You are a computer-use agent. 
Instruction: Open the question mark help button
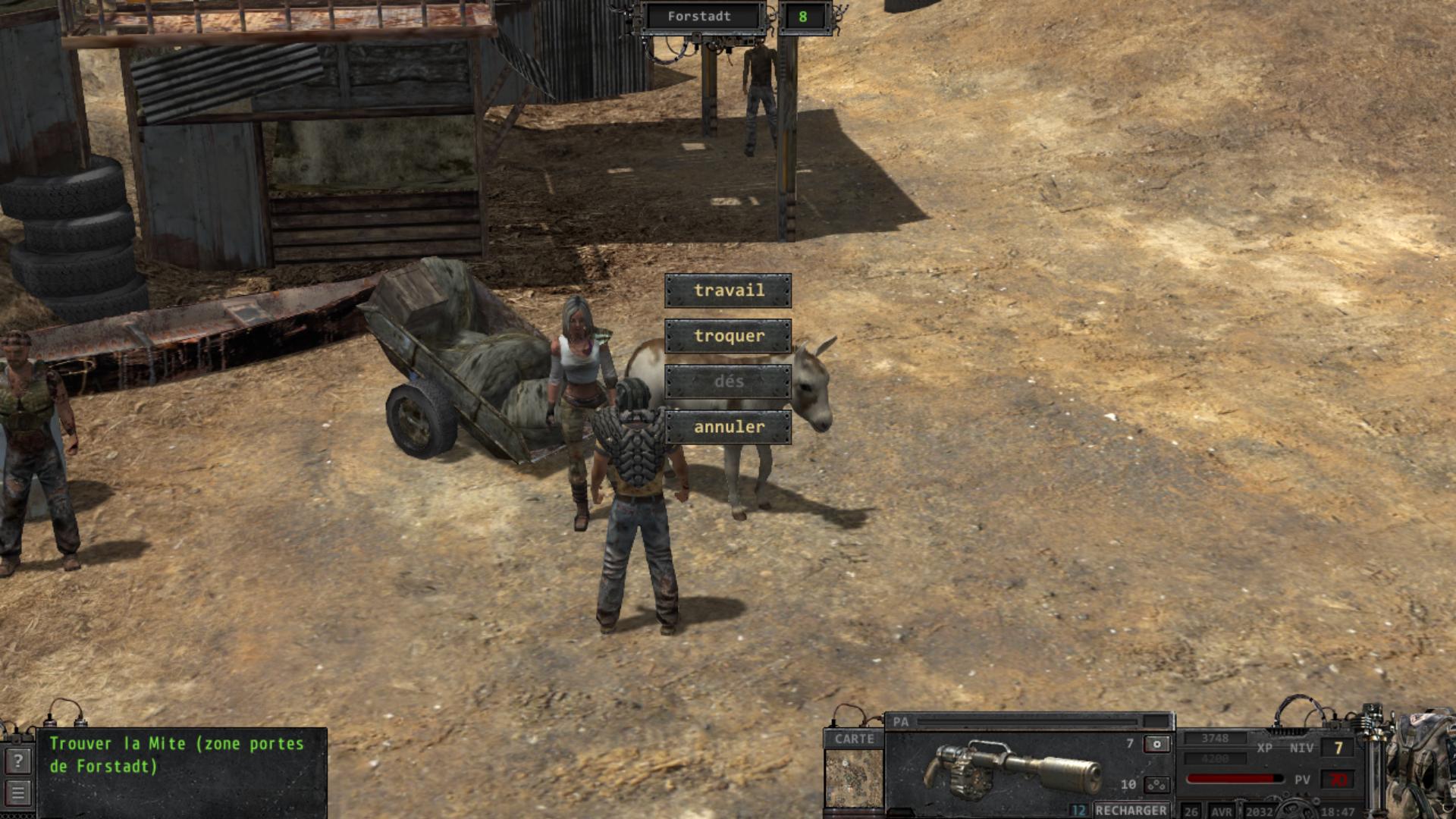pyautogui.click(x=18, y=761)
